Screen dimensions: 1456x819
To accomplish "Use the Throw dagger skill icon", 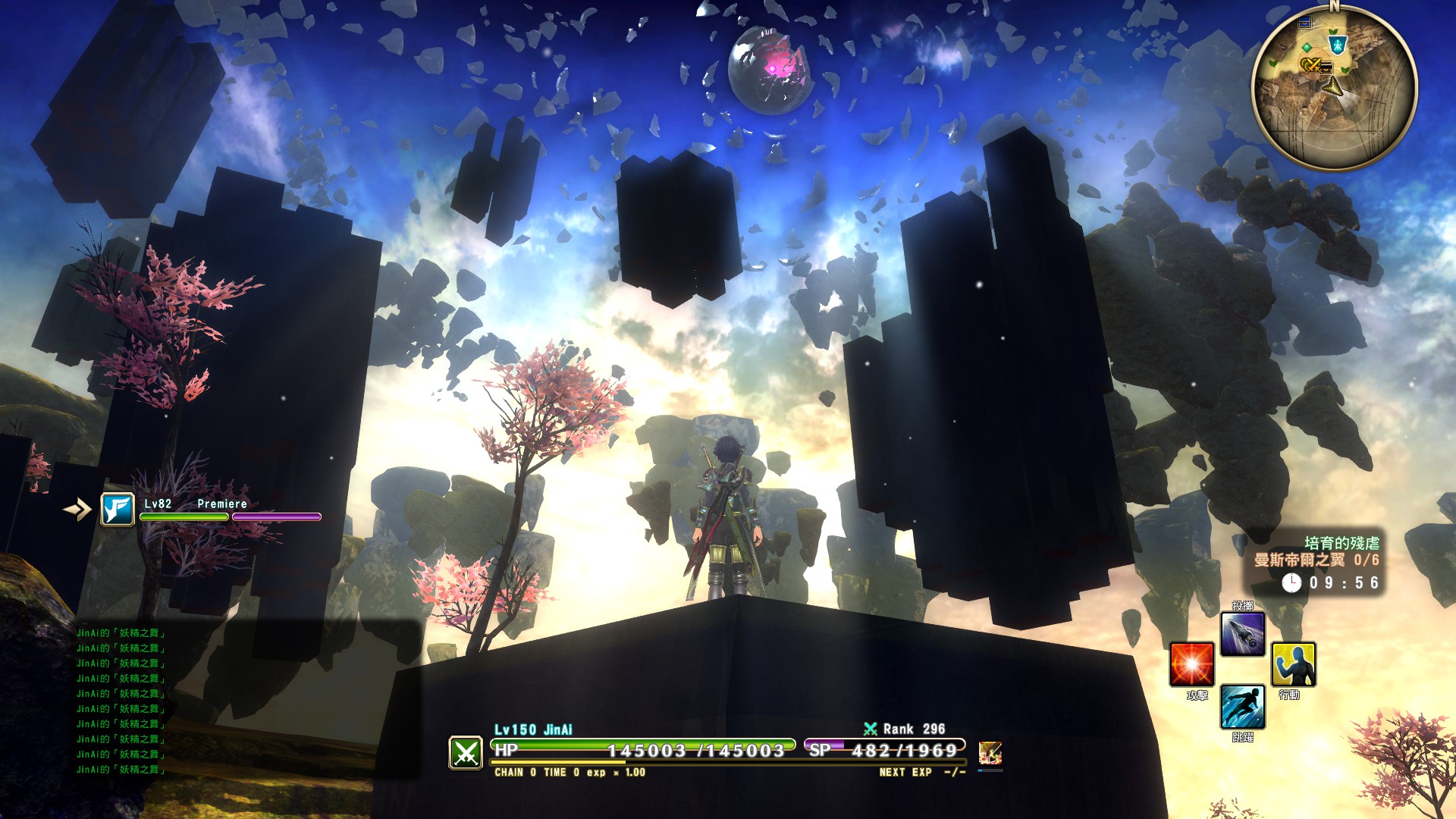I will (x=1242, y=634).
